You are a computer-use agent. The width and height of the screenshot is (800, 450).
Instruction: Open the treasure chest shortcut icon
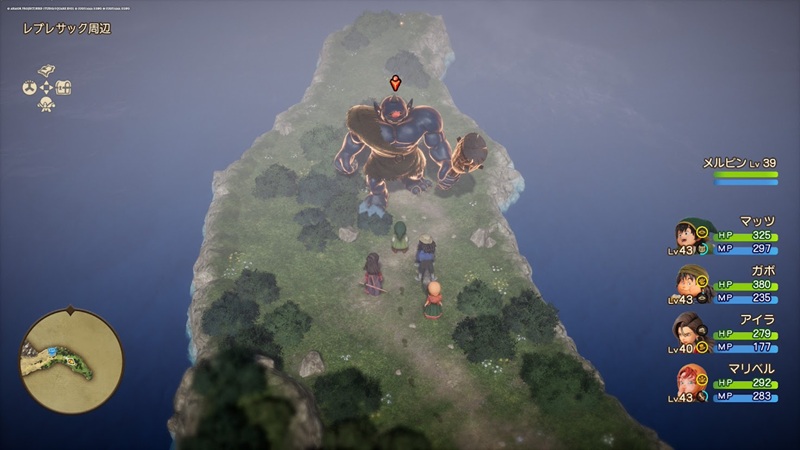[64, 88]
